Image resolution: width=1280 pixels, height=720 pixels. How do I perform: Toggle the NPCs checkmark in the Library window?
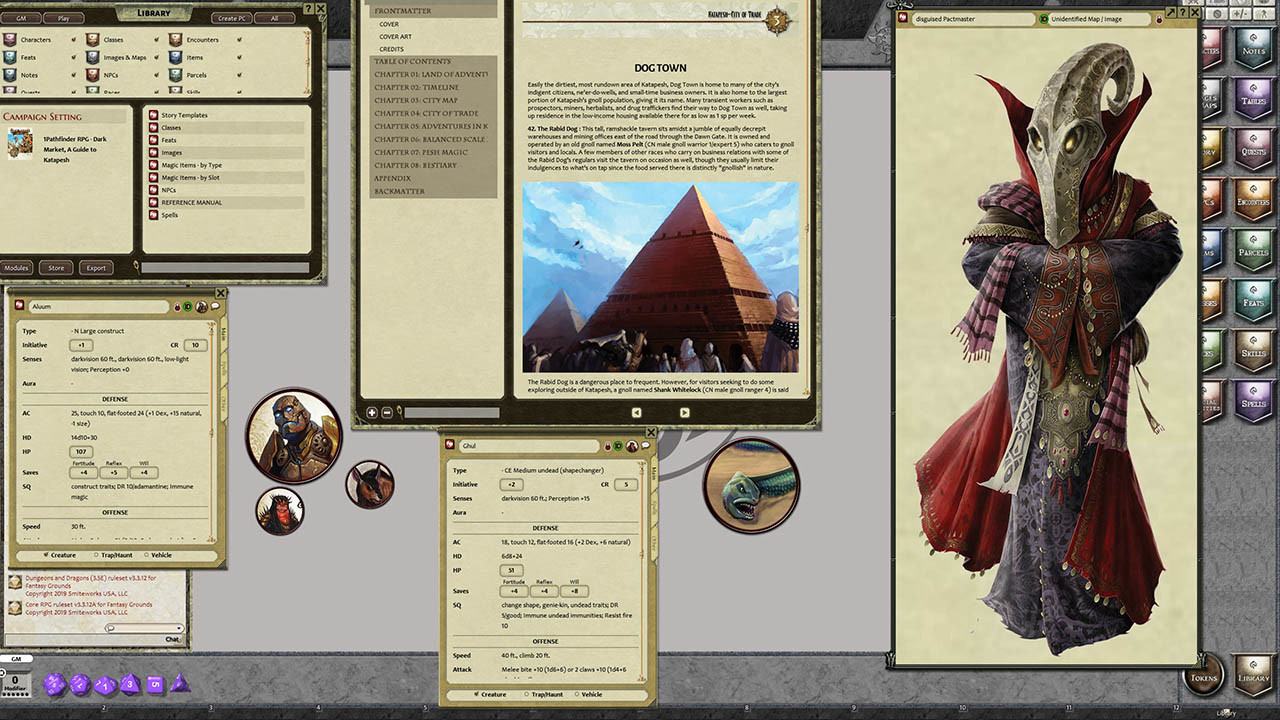[x=155, y=75]
